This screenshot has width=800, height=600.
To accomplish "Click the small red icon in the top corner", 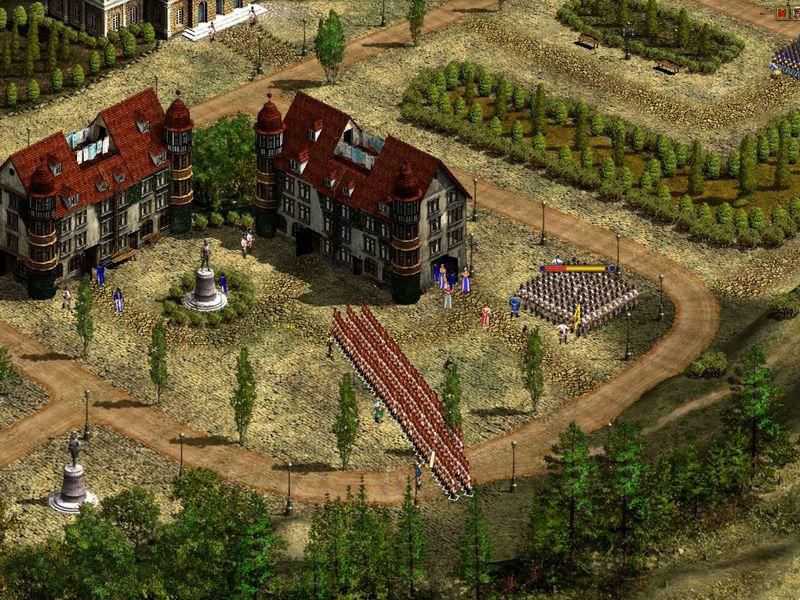I will click(x=783, y=13).
